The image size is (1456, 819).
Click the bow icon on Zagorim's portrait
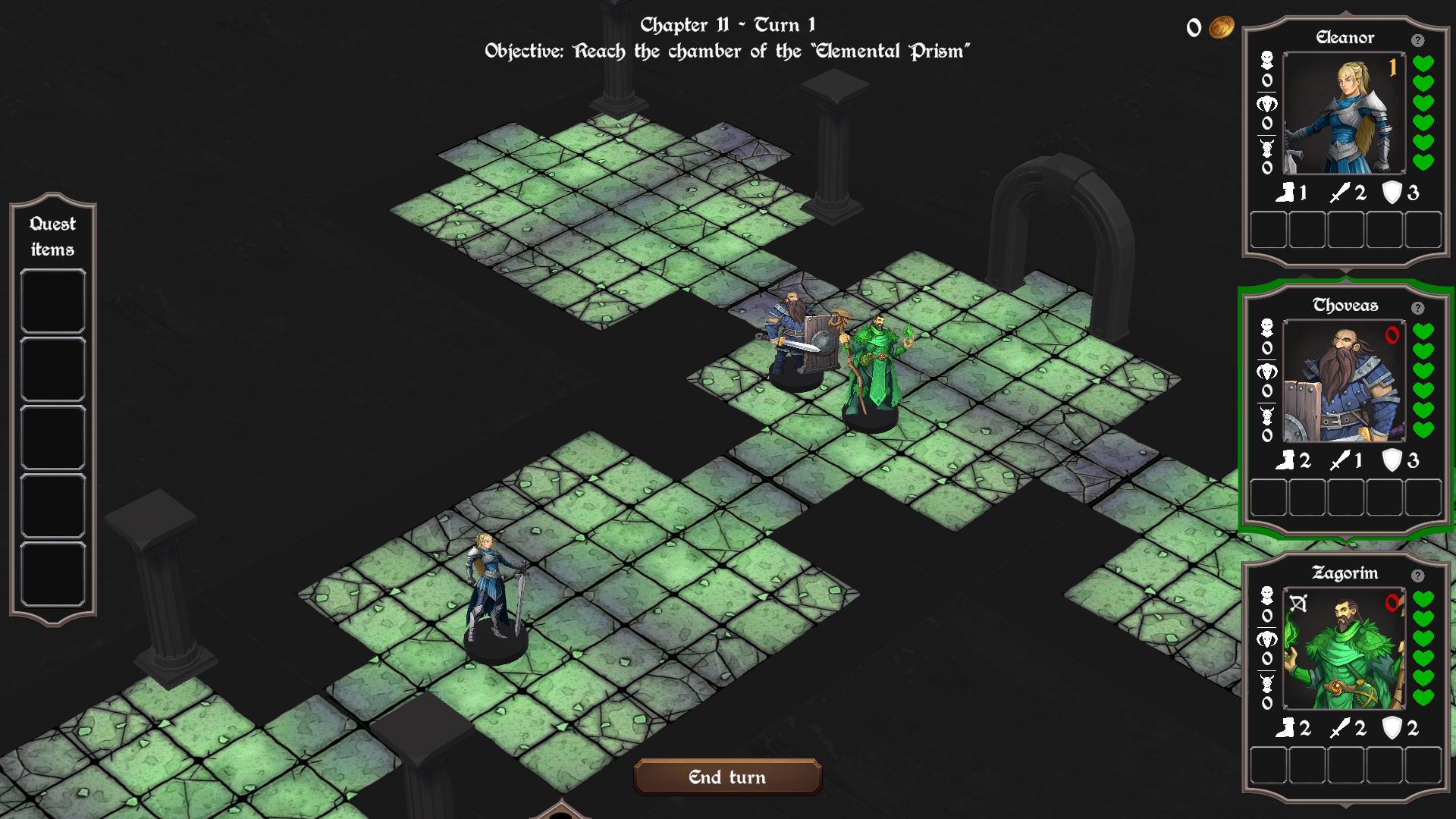click(x=1298, y=604)
